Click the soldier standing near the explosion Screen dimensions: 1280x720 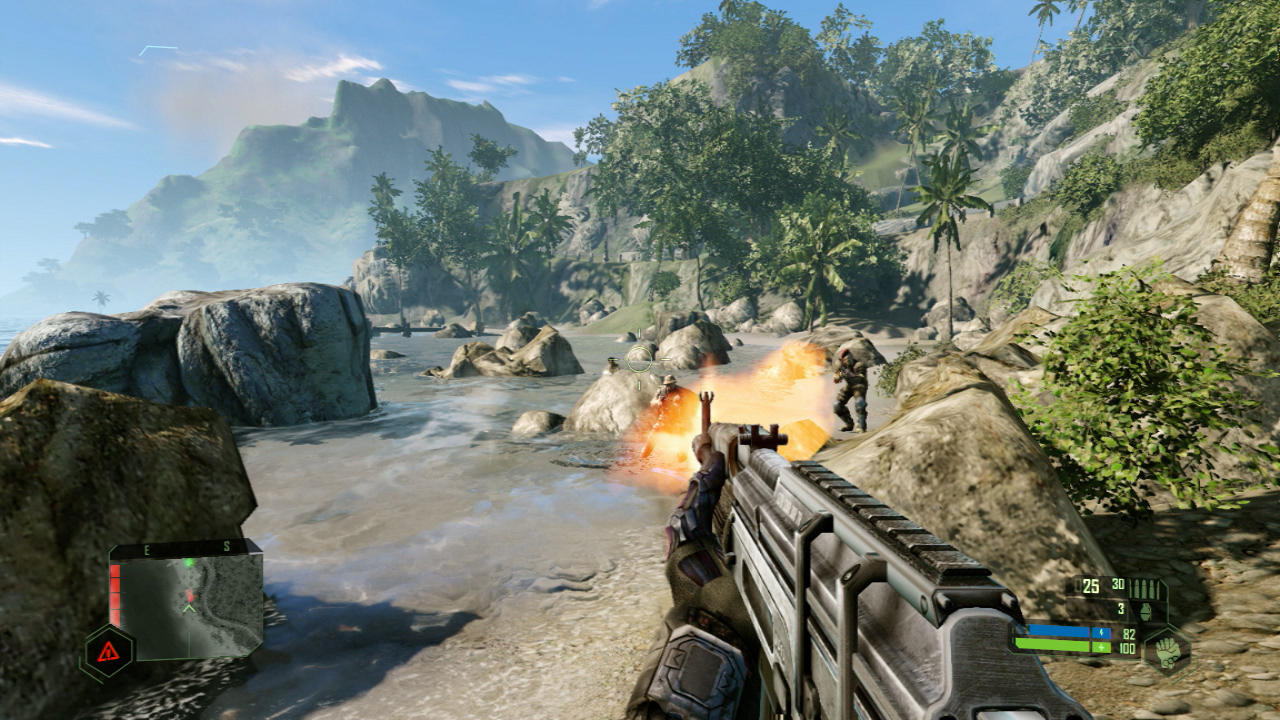(851, 385)
